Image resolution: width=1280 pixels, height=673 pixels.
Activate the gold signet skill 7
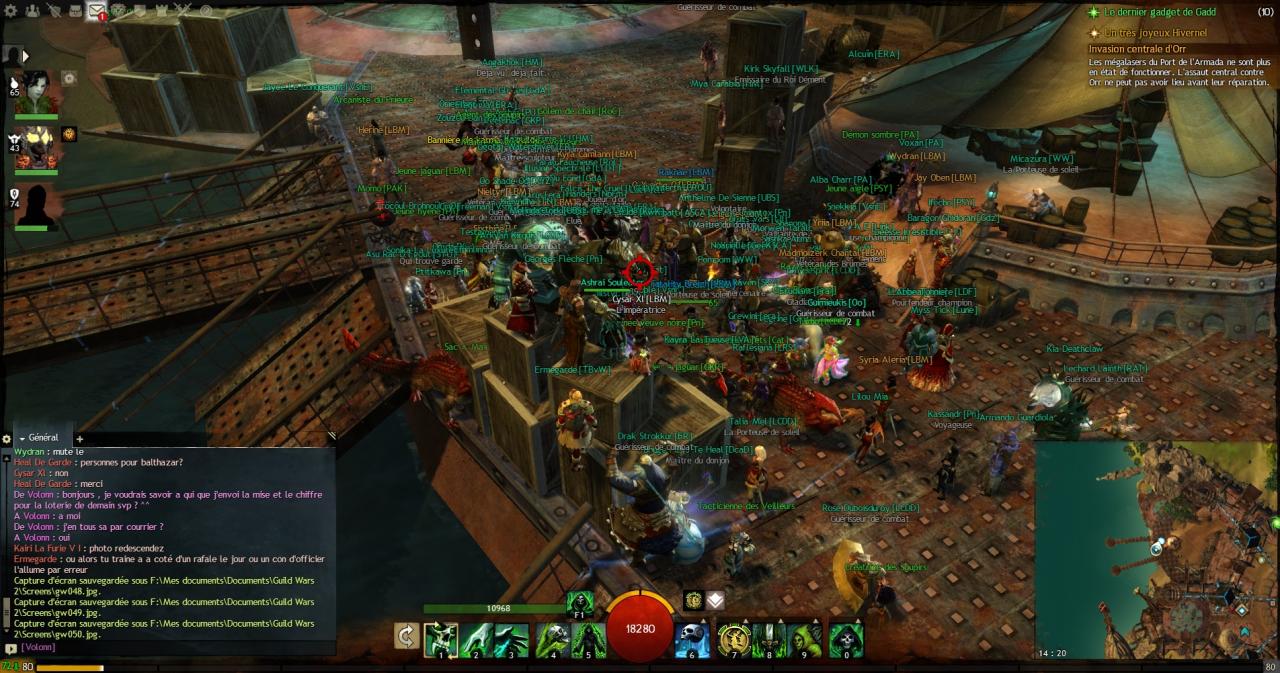pyautogui.click(x=734, y=640)
